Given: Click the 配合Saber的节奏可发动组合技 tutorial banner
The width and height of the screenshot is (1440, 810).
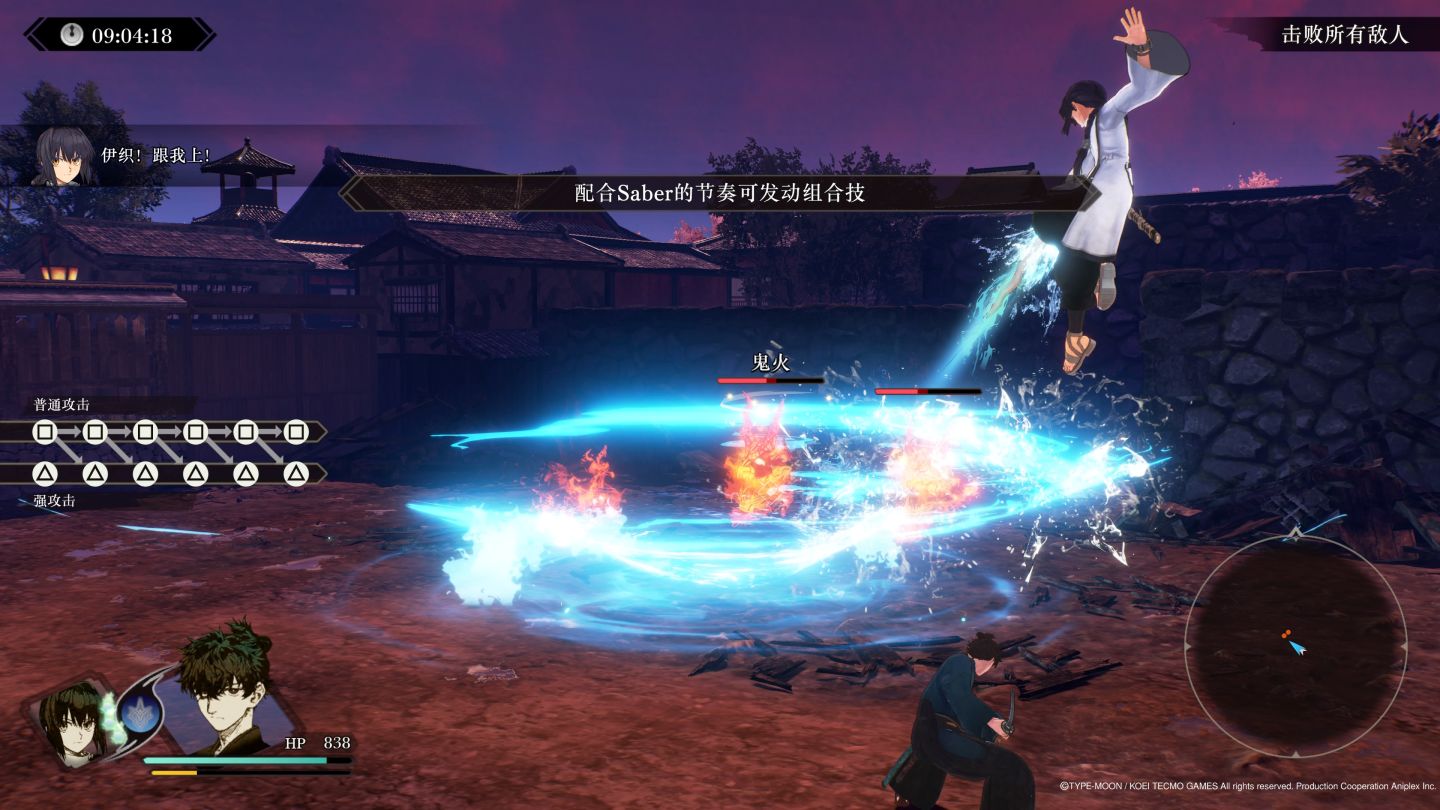Looking at the screenshot, I should (x=719, y=193).
